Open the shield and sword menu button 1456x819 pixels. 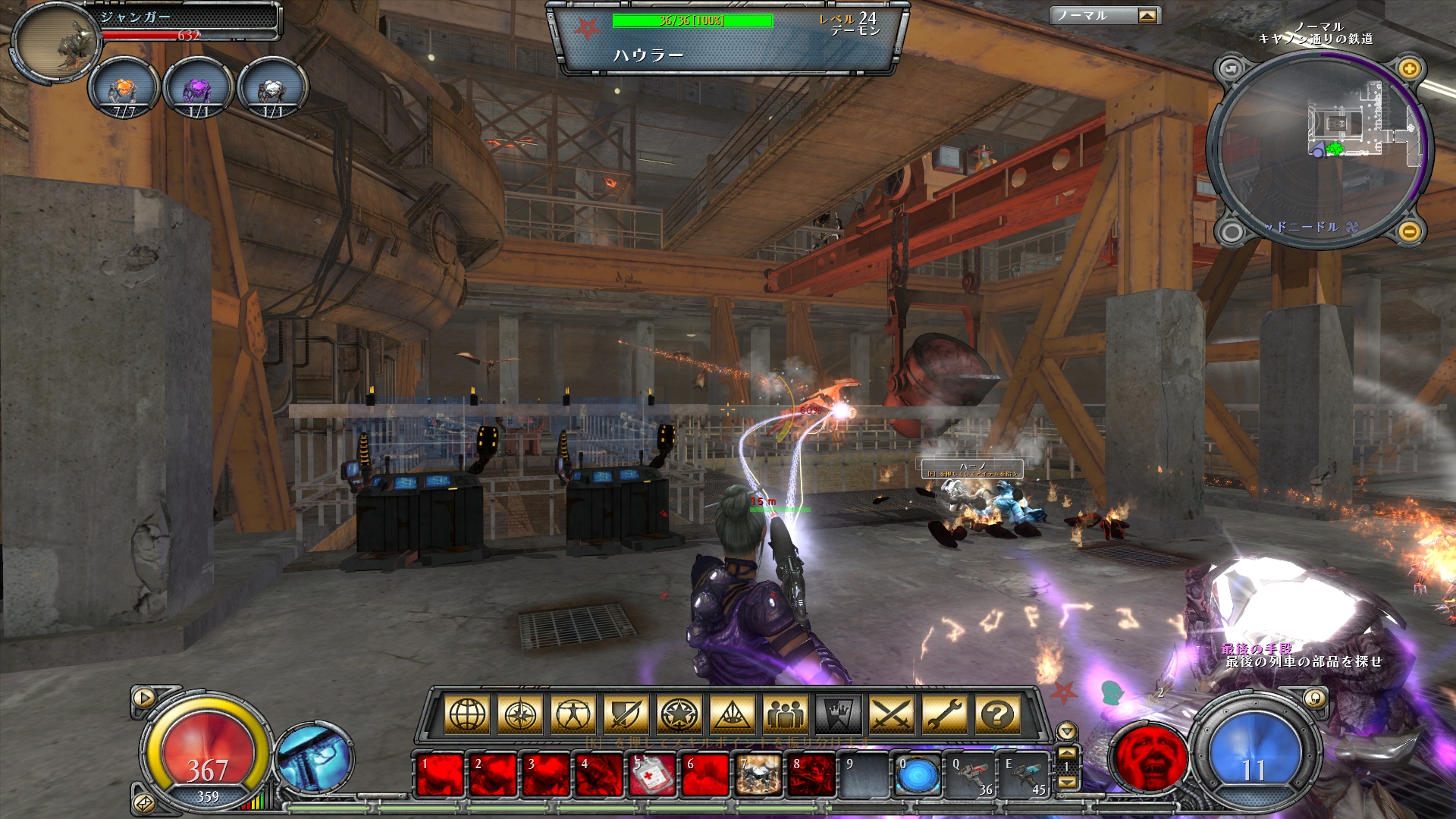click(x=626, y=714)
